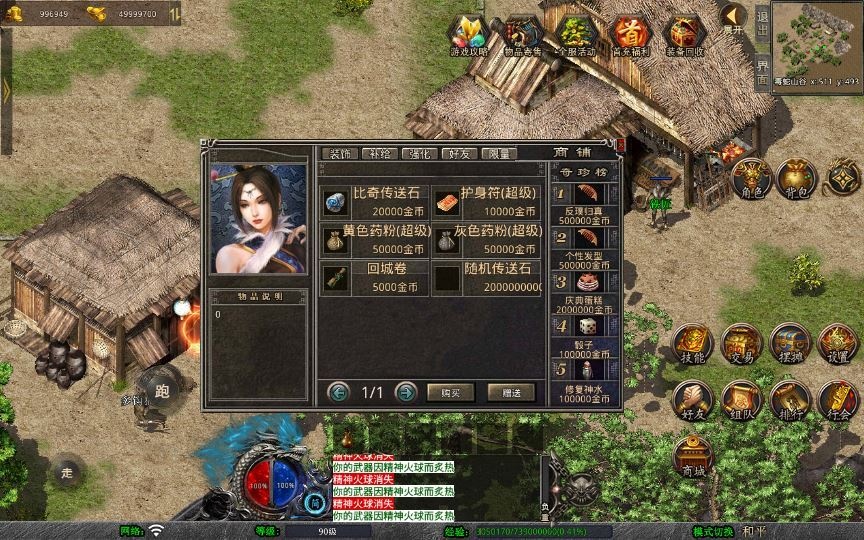Select the 比奇传送石 item

tap(375, 202)
